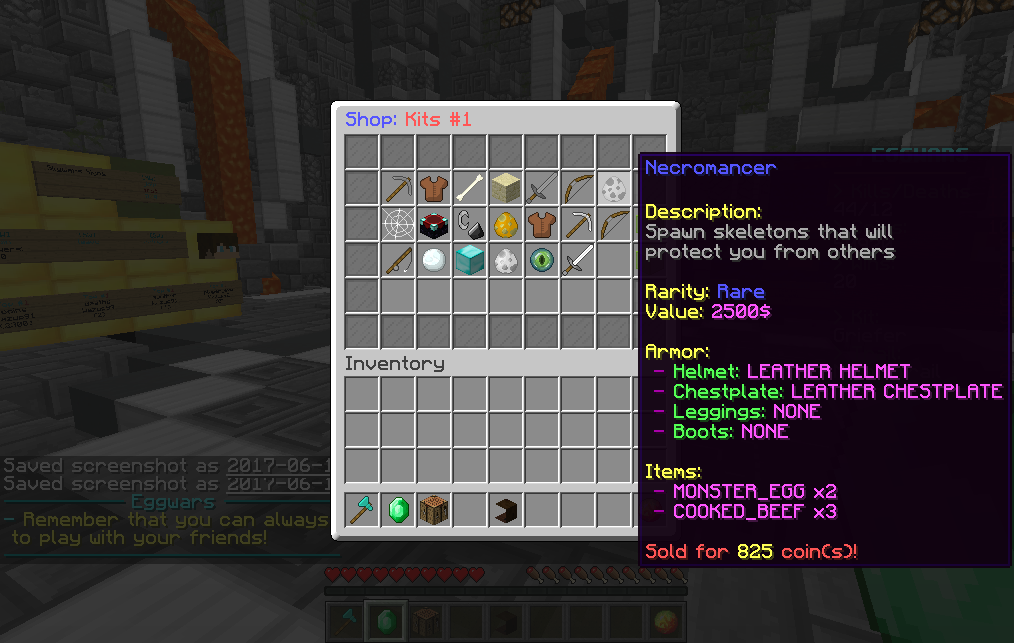The width and height of the screenshot is (1014, 643).
Task: Select the iron pickaxe kit
Action: coord(578,223)
